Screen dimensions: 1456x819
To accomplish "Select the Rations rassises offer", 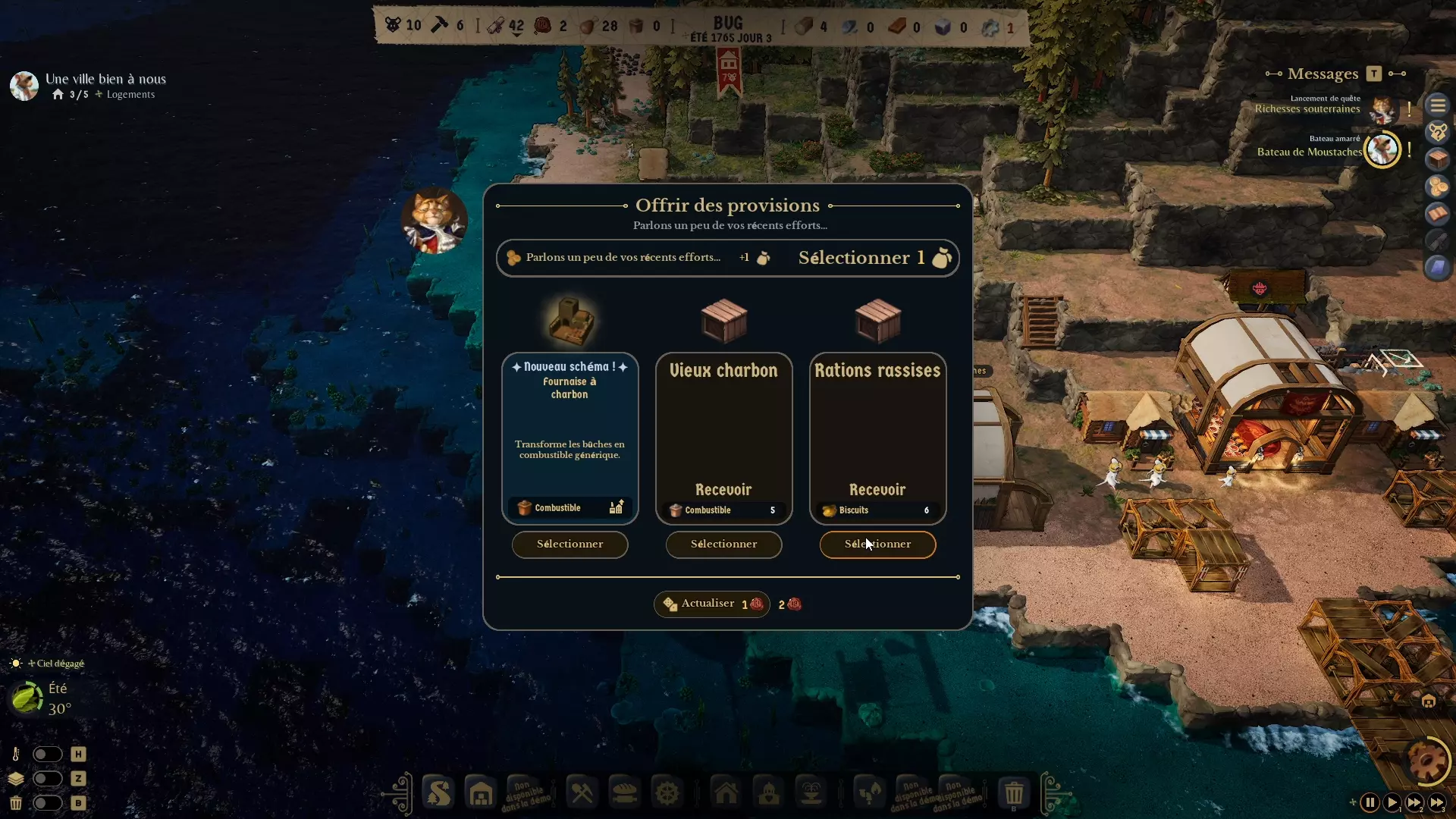I will (877, 544).
